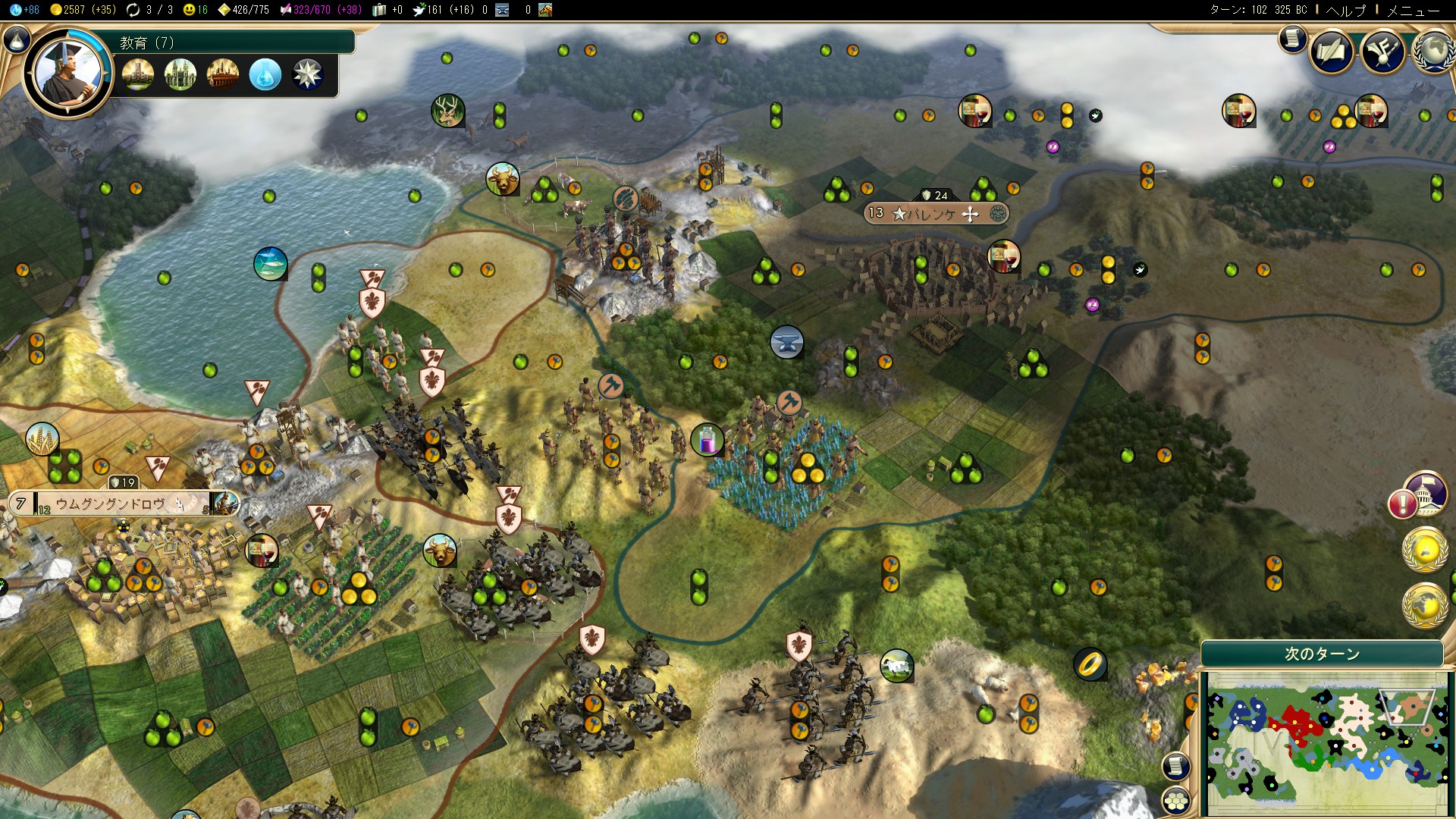
Task: Open the music note and horn button
Action: tap(1382, 52)
